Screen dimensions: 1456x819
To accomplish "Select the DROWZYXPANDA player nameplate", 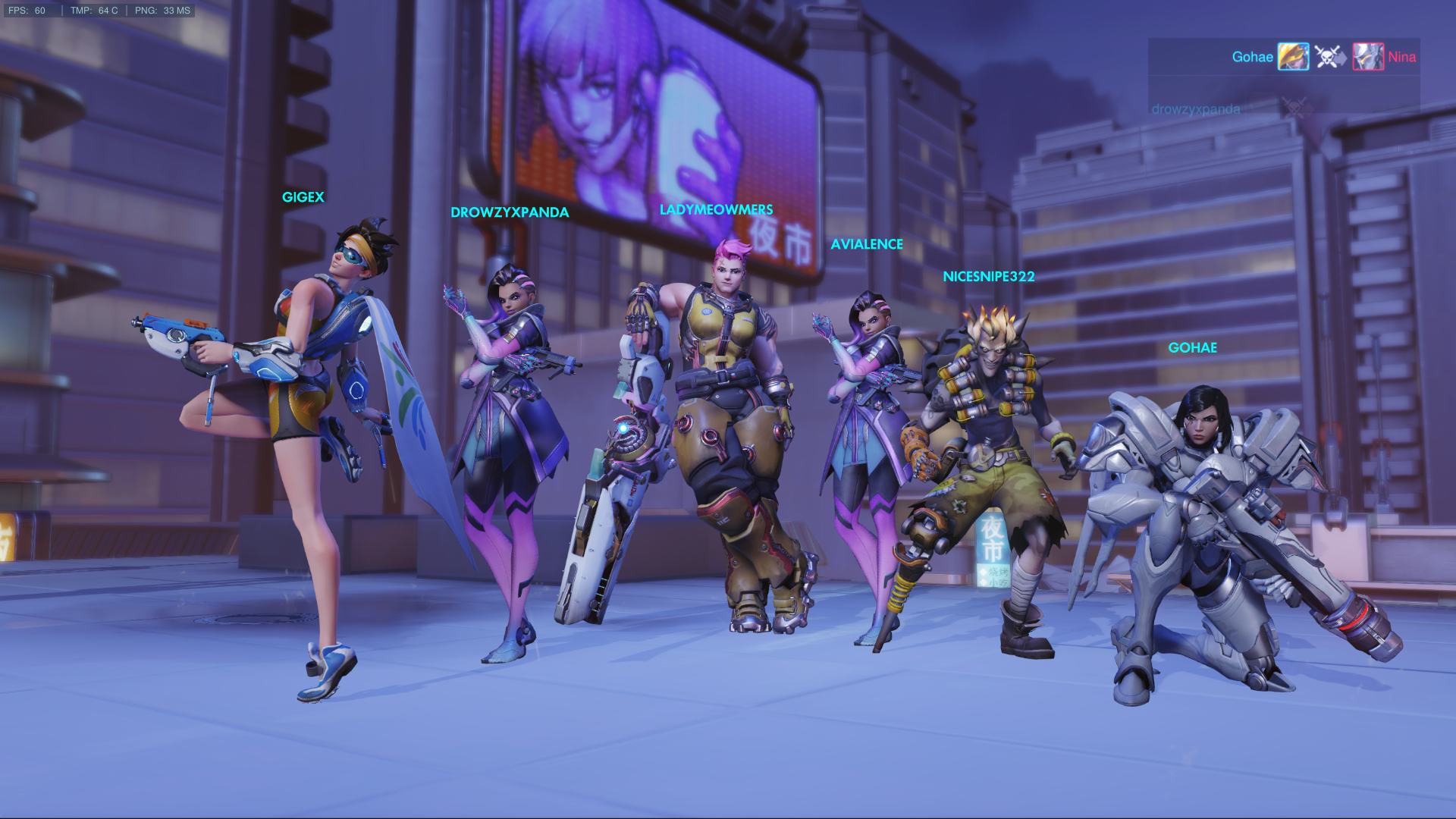I will tap(510, 213).
